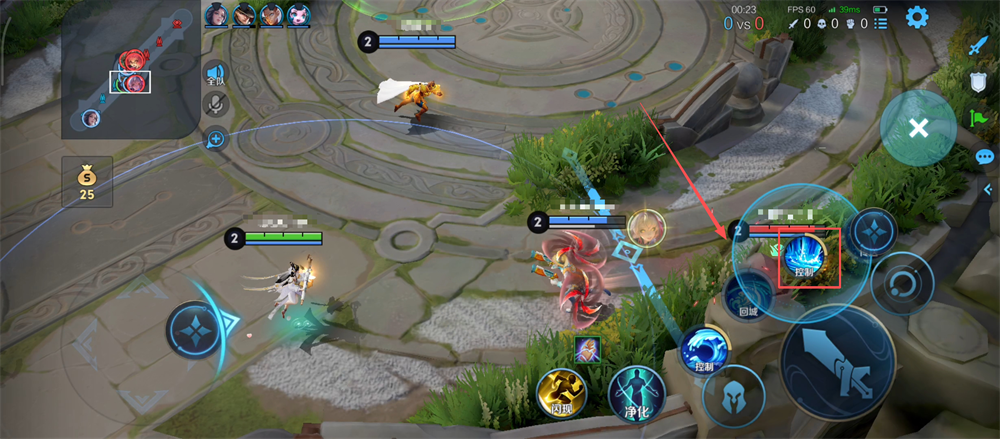The width and height of the screenshot is (1000, 439).
Task: Cancel skill cast with the X button
Action: coord(918,127)
